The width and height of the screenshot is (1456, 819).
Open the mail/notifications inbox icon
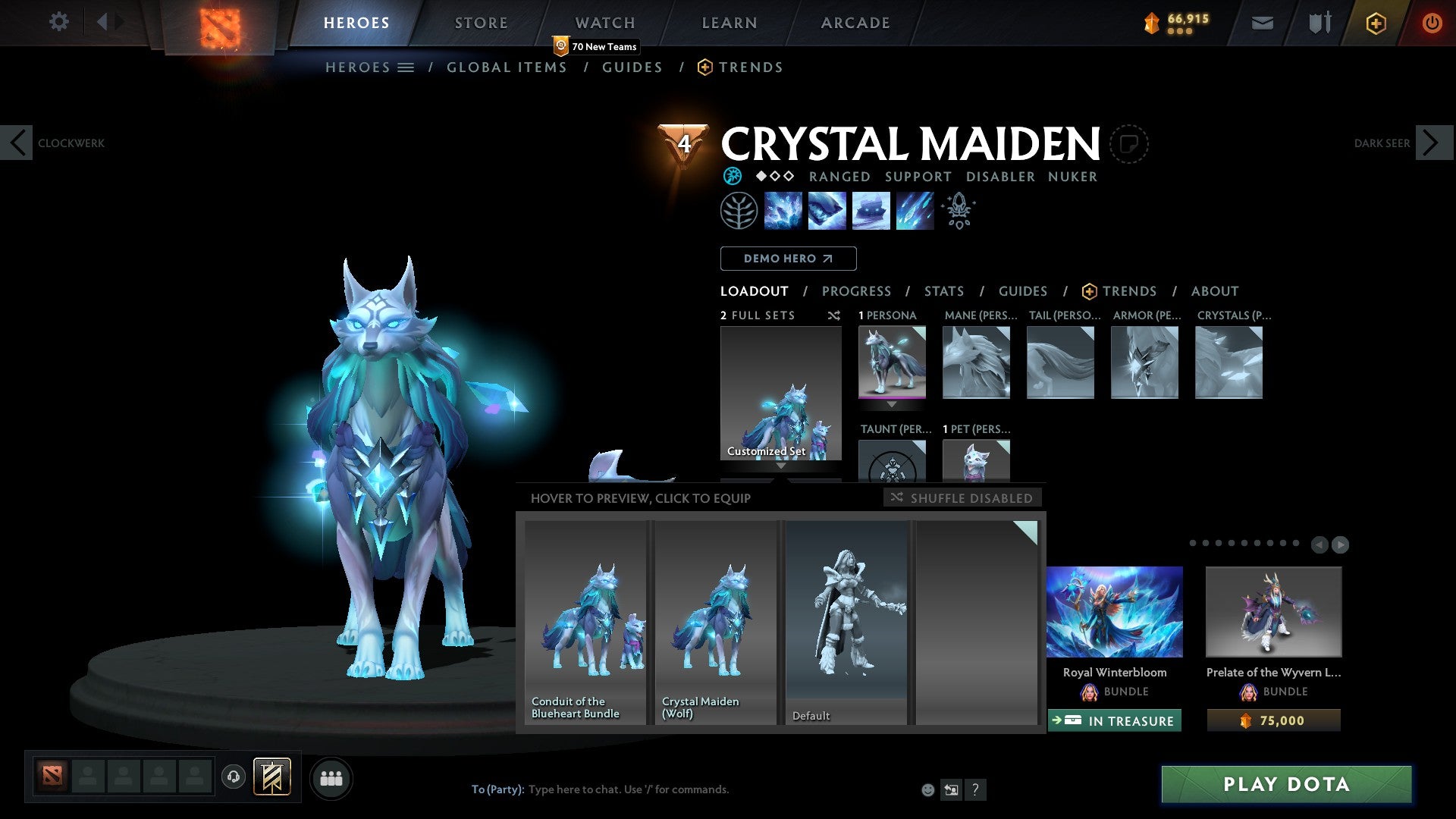[x=1261, y=23]
